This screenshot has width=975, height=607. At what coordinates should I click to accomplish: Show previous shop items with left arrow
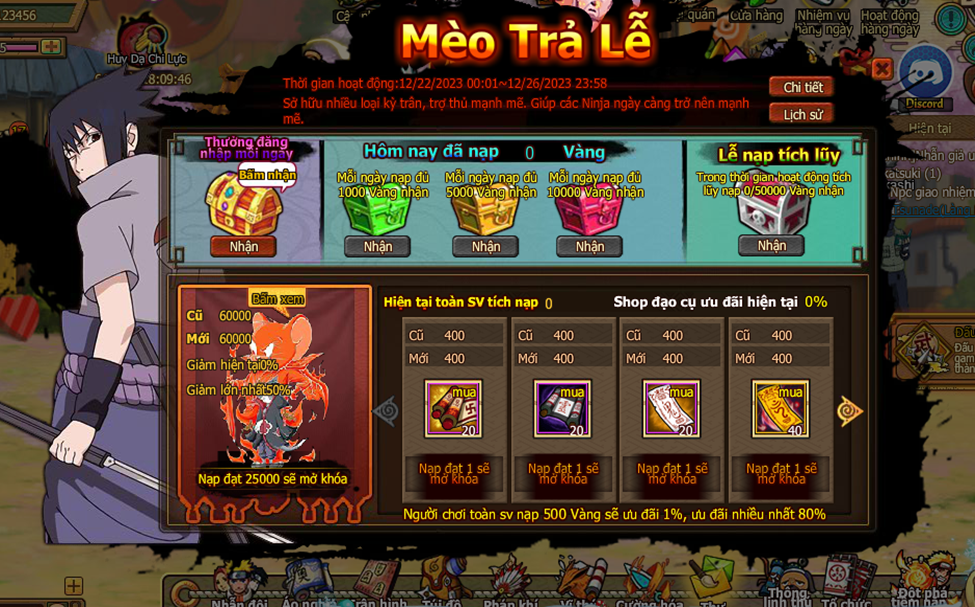pyautogui.click(x=386, y=411)
